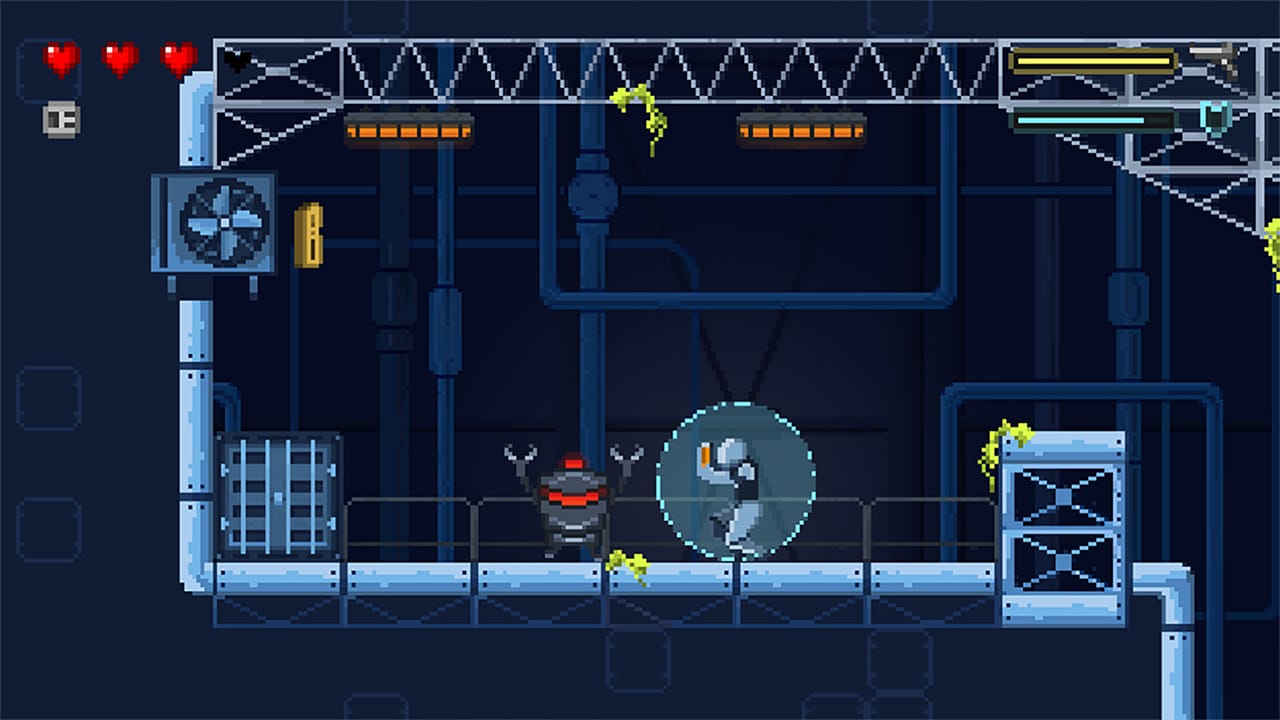The image size is (1280, 720).
Task: Click the yellow ammo bar
Action: (1093, 60)
